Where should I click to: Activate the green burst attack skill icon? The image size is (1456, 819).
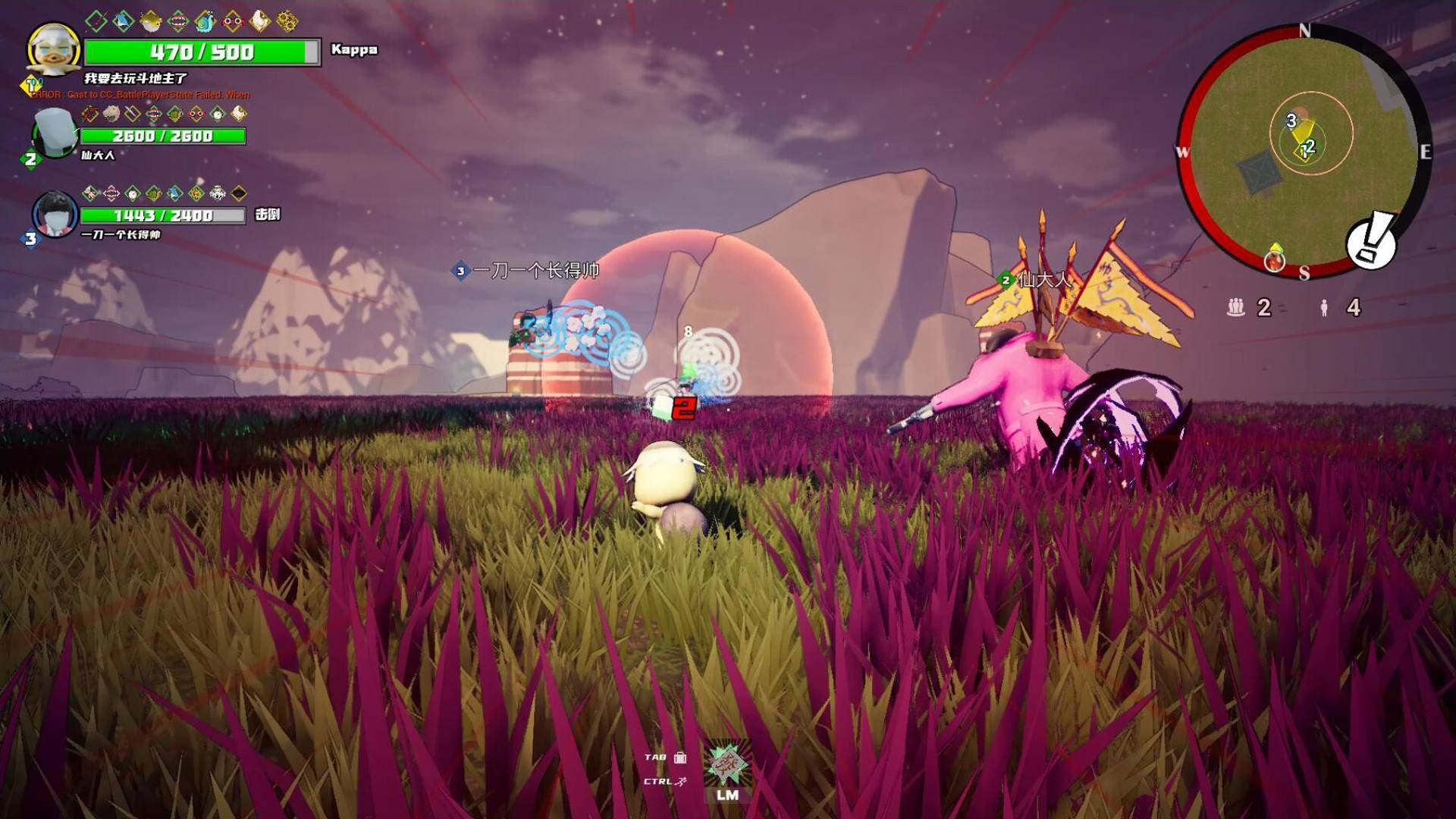tap(727, 764)
